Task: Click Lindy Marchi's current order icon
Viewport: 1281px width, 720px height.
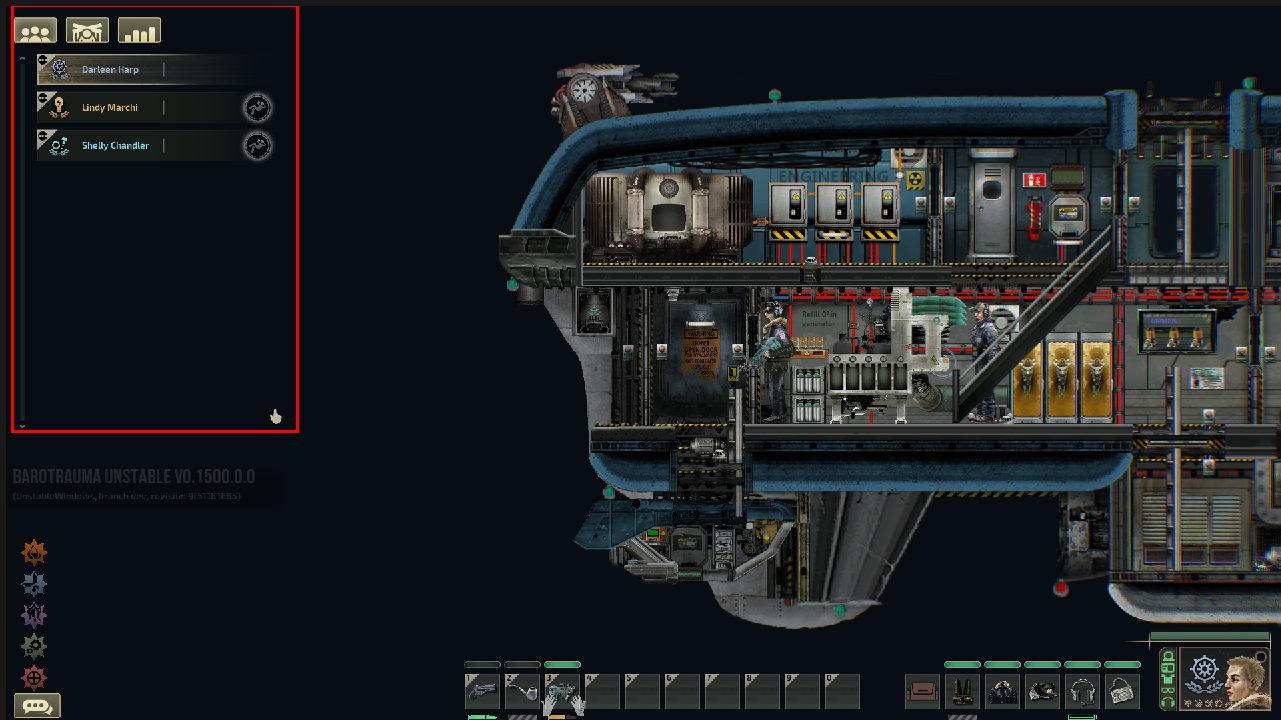Action: tap(258, 108)
